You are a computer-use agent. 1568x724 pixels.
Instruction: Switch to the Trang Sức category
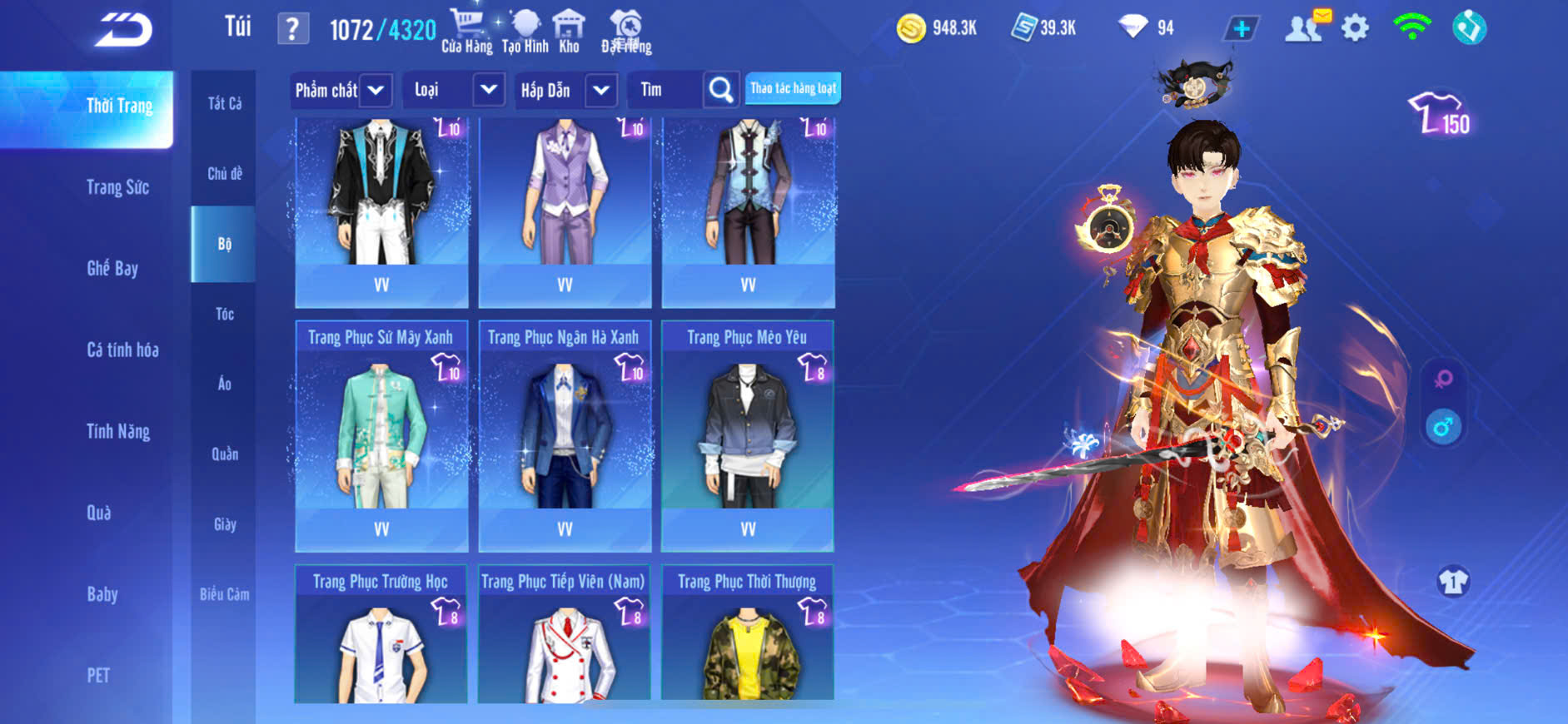[x=118, y=187]
